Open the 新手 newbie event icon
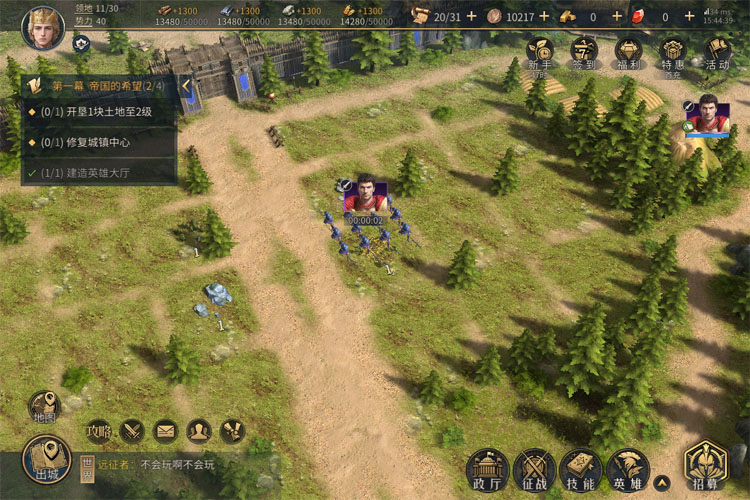This screenshot has height=500, width=750. 540,53
